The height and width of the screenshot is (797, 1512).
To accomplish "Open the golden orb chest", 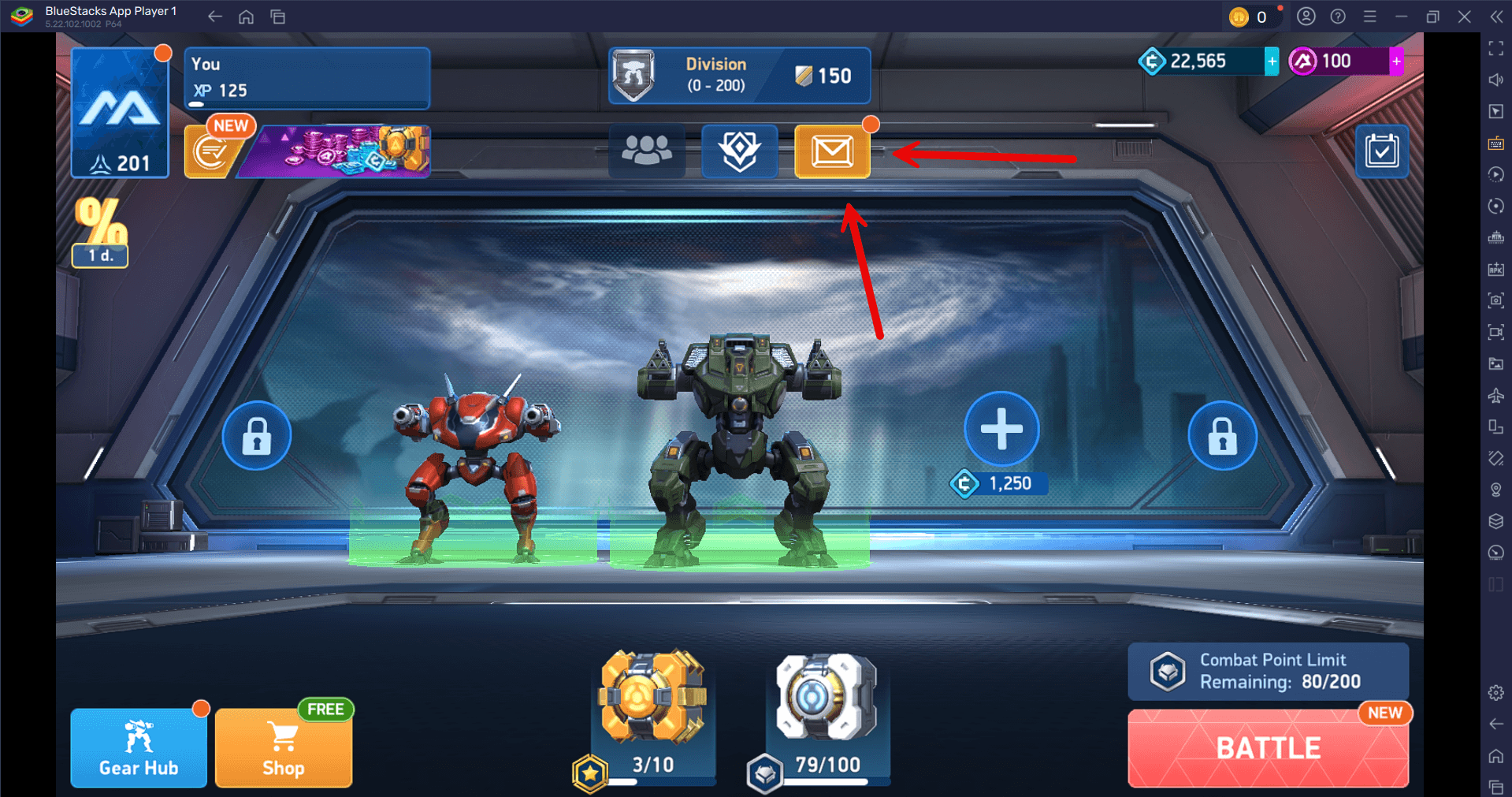I will pyautogui.click(x=652, y=698).
